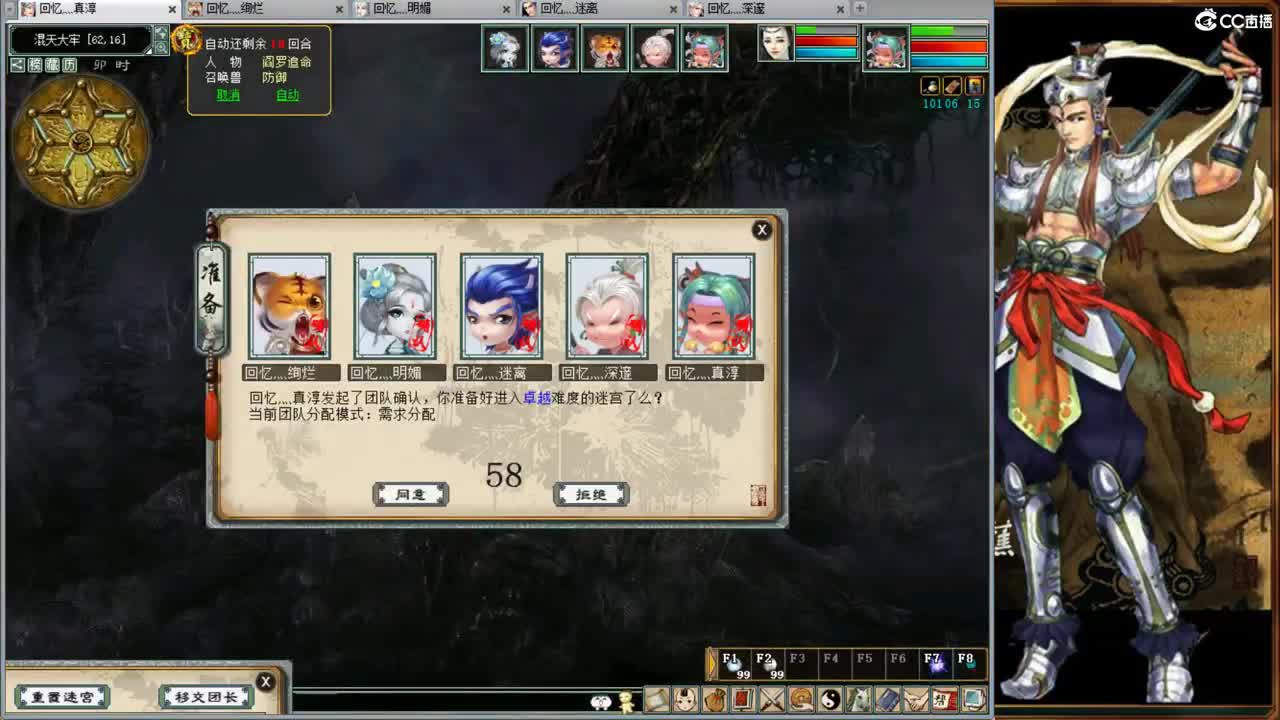Click the handshake trade icon
Viewport: 1280px width, 720px height.
(x=915, y=699)
